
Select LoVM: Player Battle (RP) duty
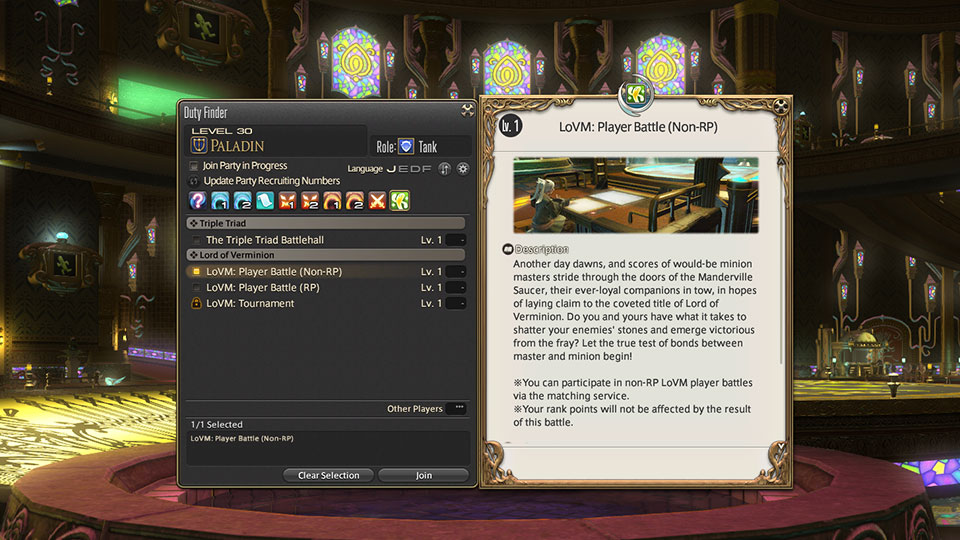click(x=197, y=288)
